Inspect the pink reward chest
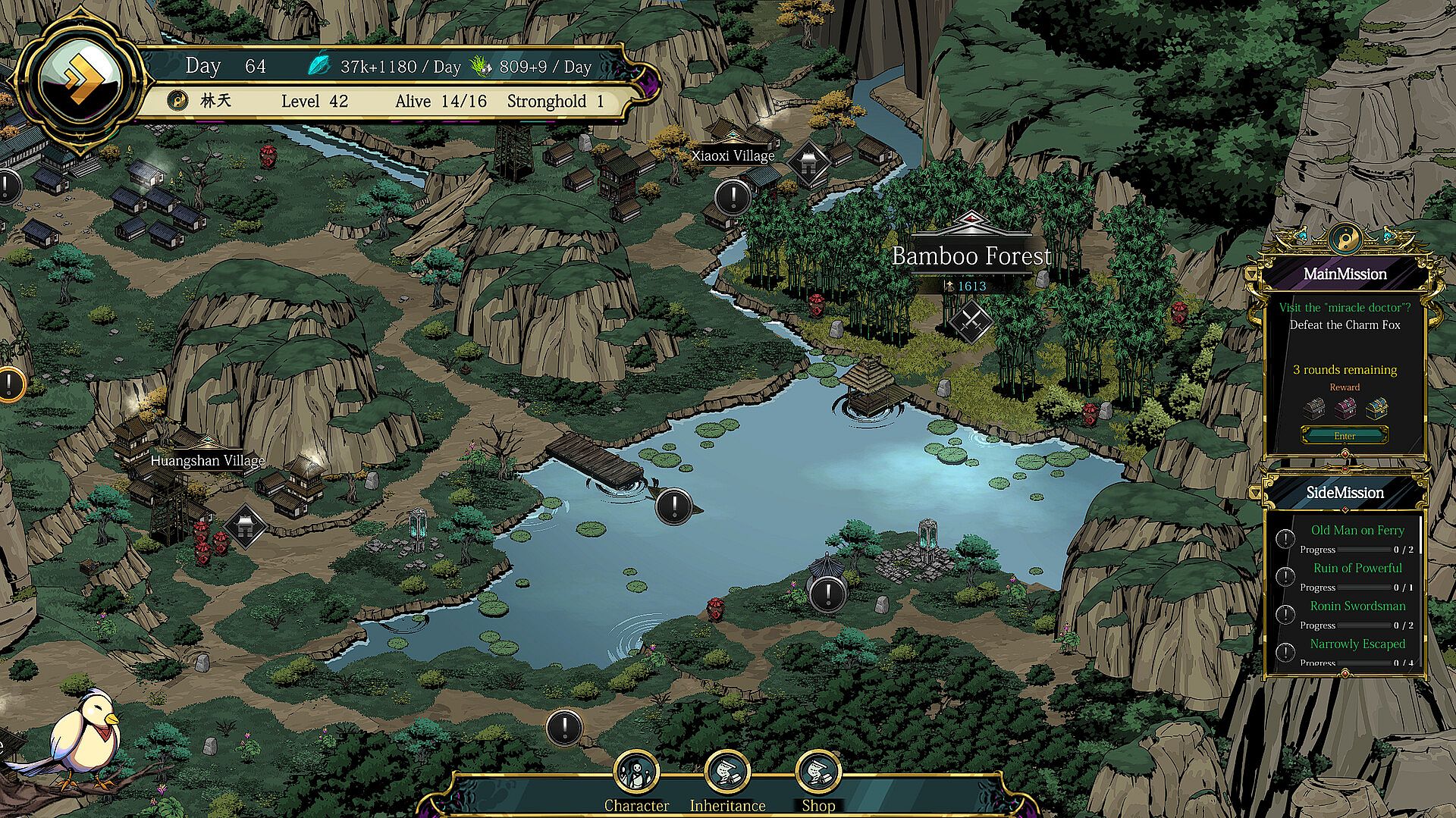 tap(1345, 409)
